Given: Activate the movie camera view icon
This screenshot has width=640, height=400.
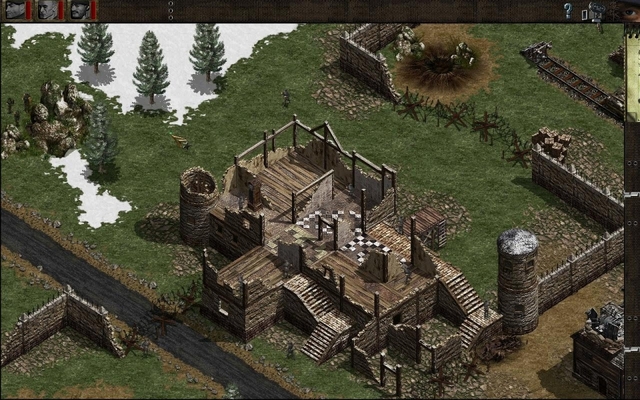Looking at the screenshot, I should click(597, 11).
